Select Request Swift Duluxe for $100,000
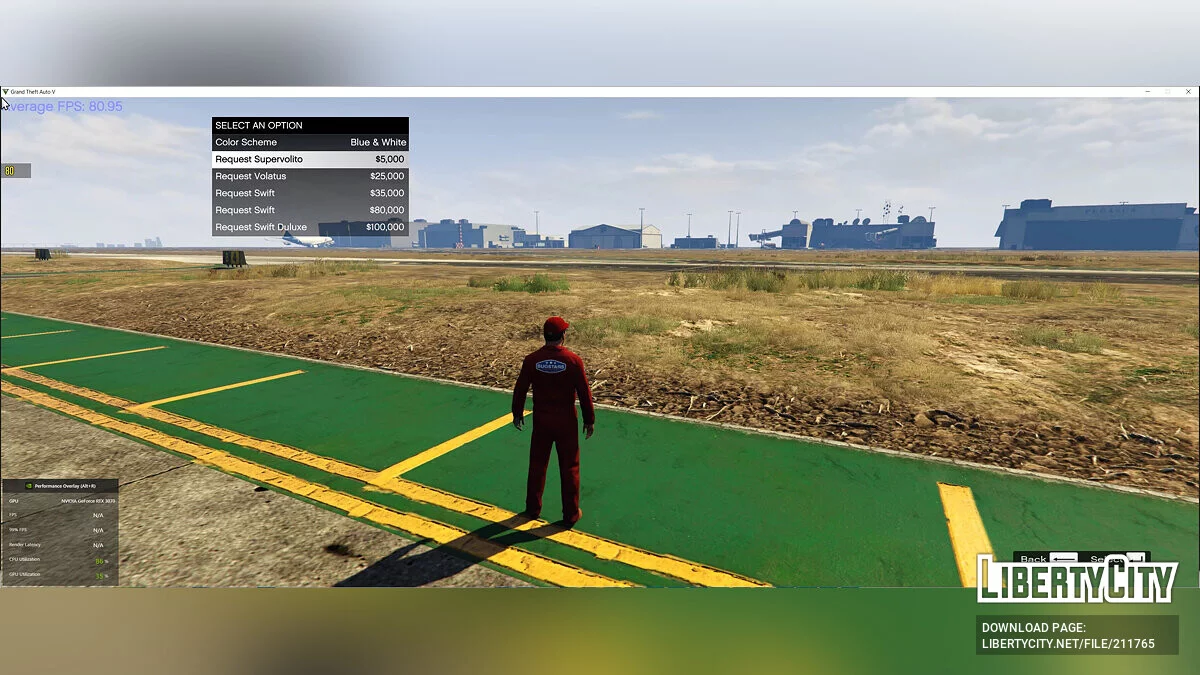This screenshot has height=675, width=1200. pos(310,228)
